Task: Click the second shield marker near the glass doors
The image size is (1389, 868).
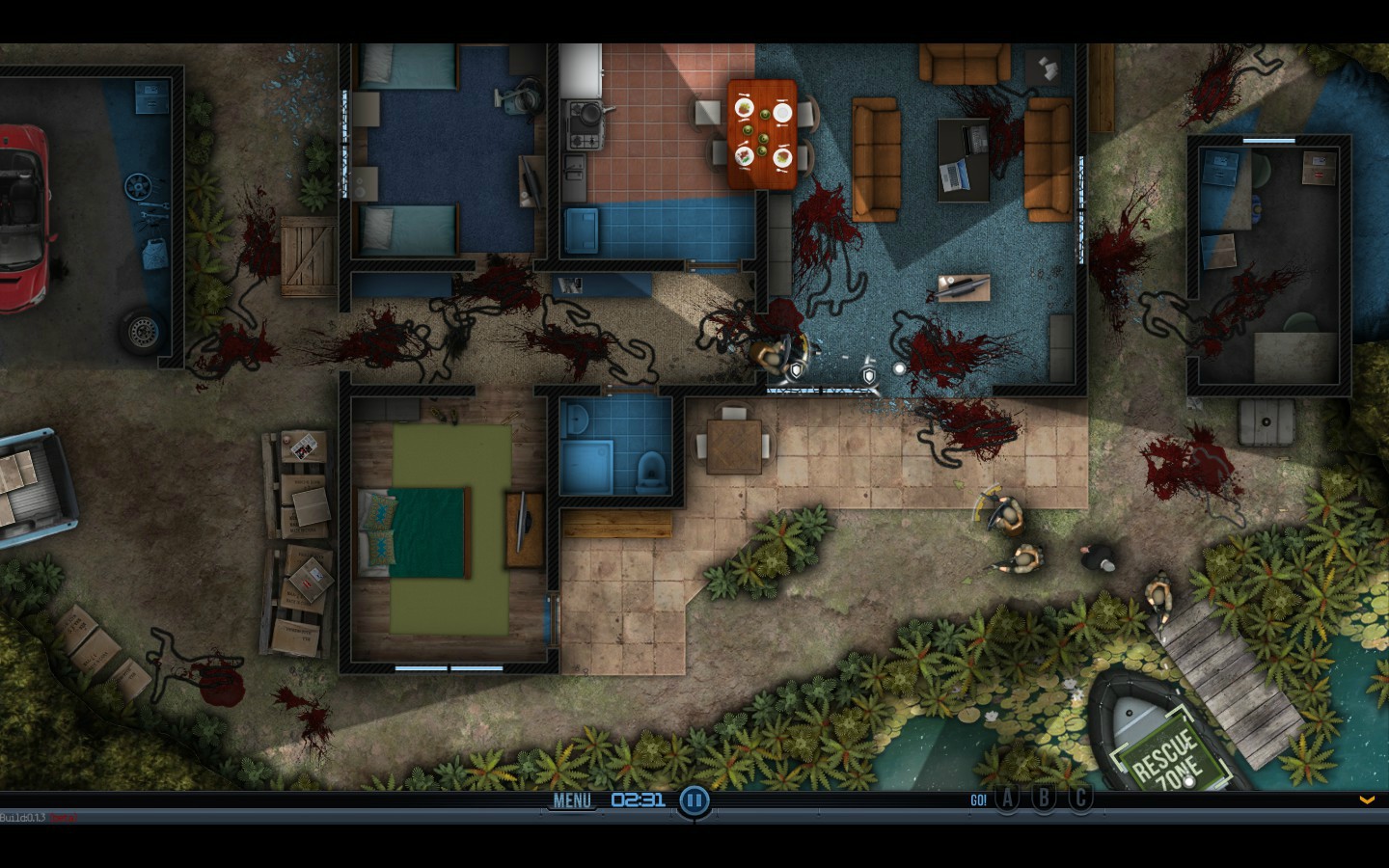Action: [869, 377]
